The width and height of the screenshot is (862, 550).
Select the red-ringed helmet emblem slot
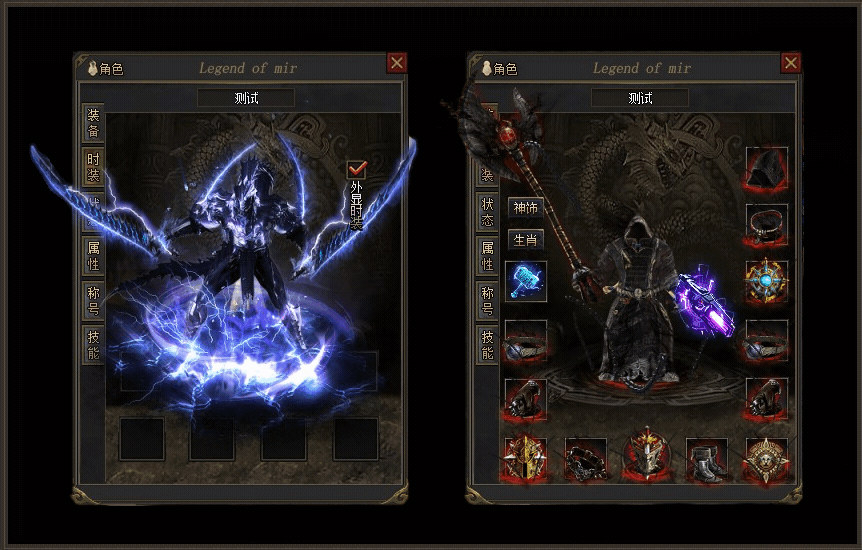click(x=646, y=458)
